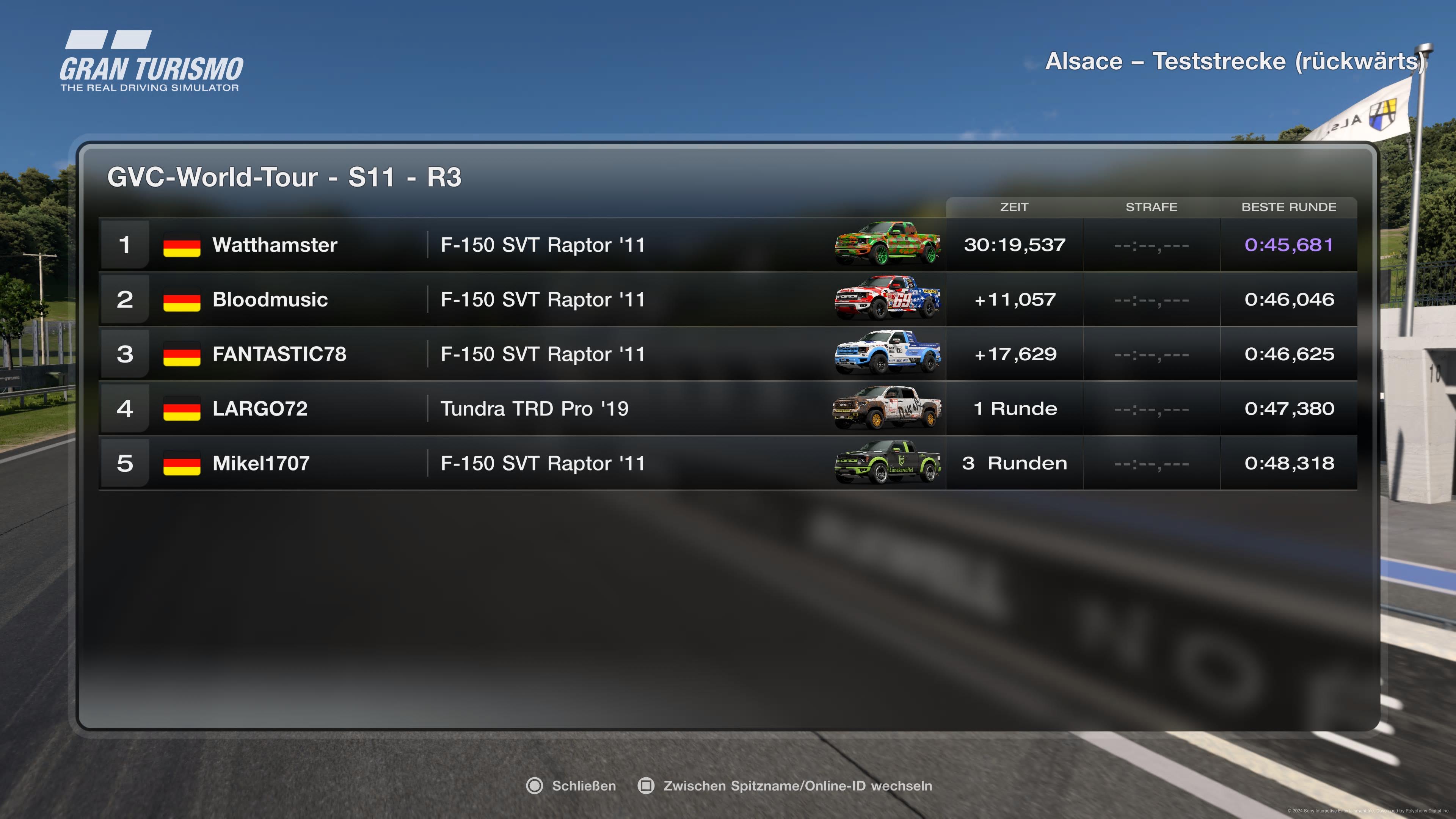
Task: Click the black and green Raptor thumbnail
Action: point(887,462)
